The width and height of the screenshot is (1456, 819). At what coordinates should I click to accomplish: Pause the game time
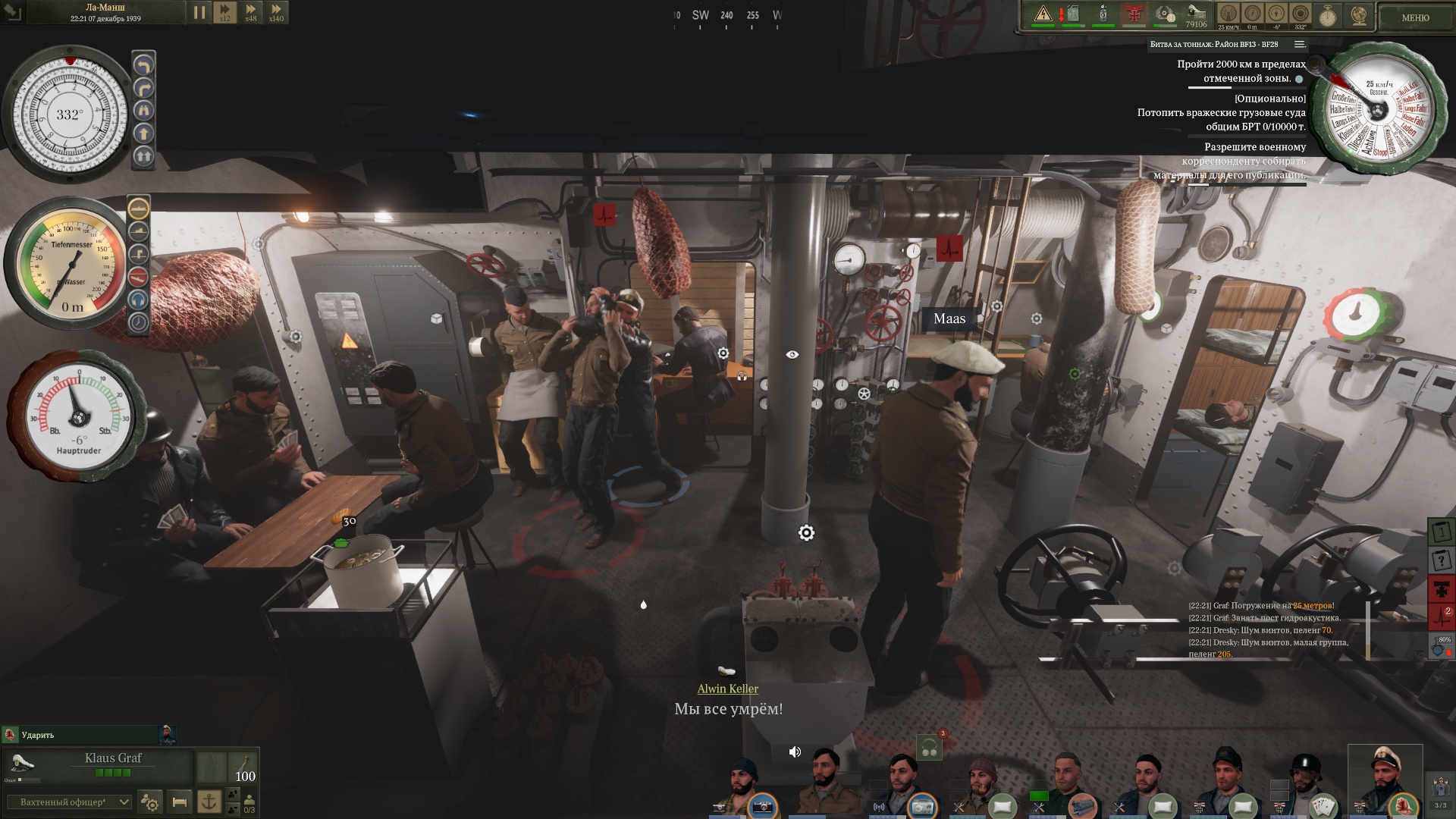coord(199,12)
